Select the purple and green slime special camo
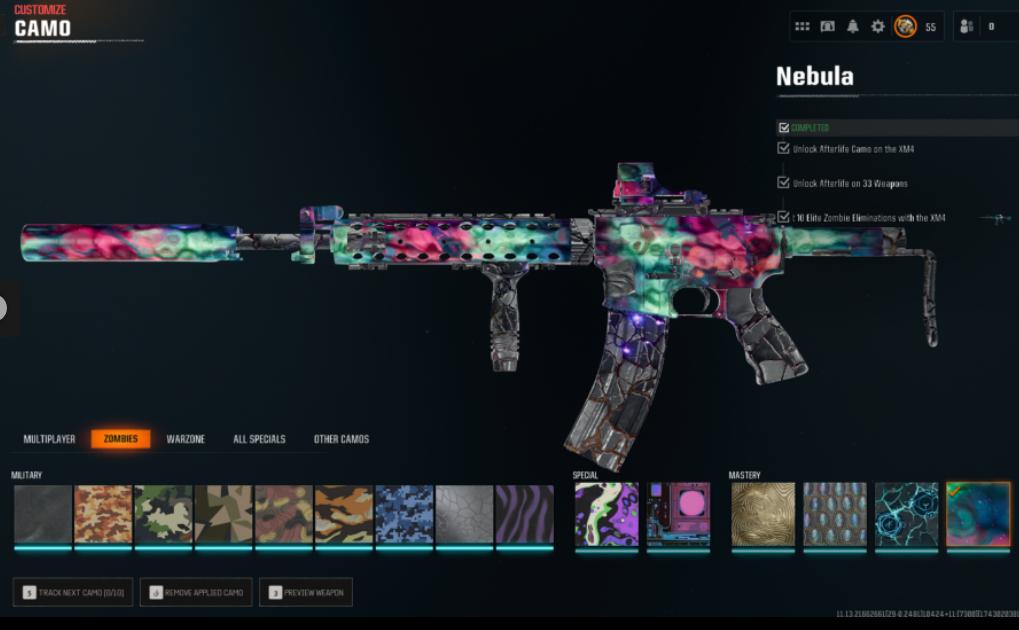 point(606,515)
